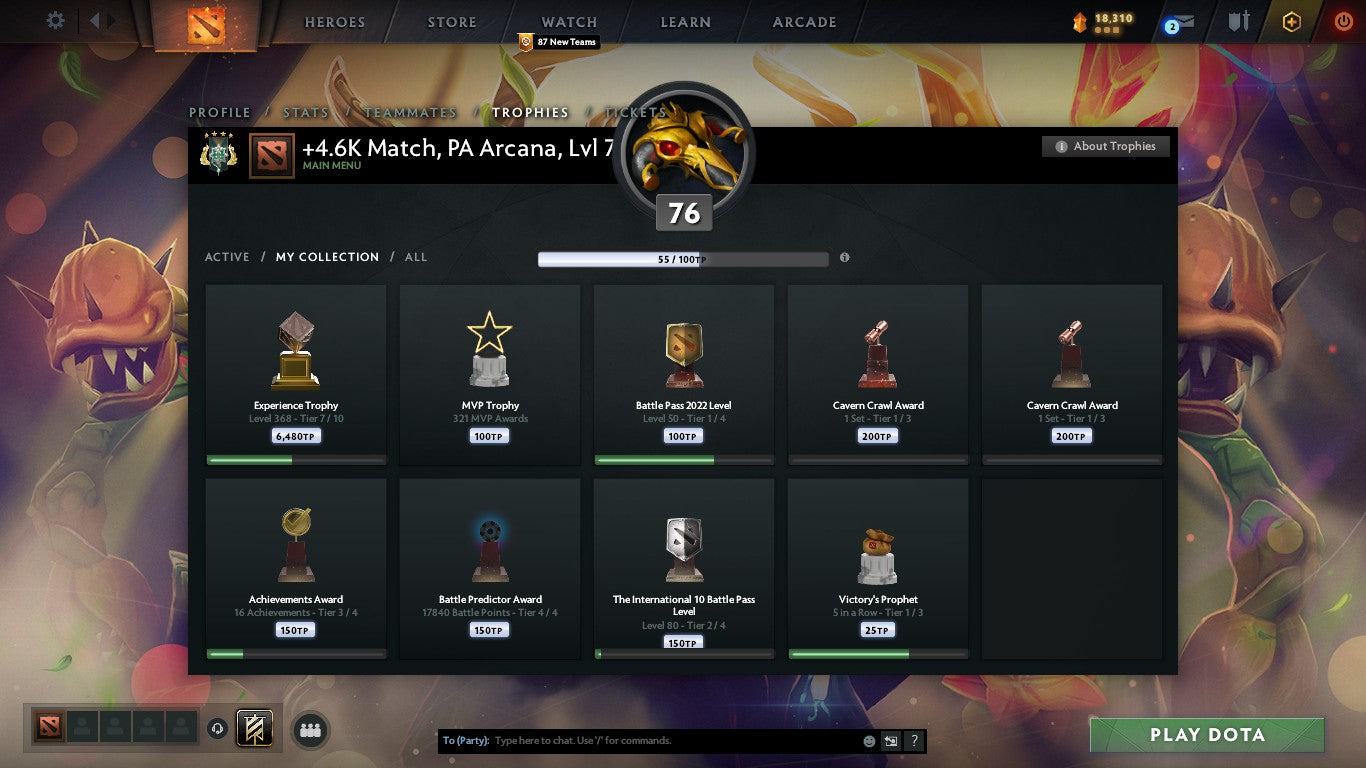Click the red power icon to quit Dota

coord(1341,21)
